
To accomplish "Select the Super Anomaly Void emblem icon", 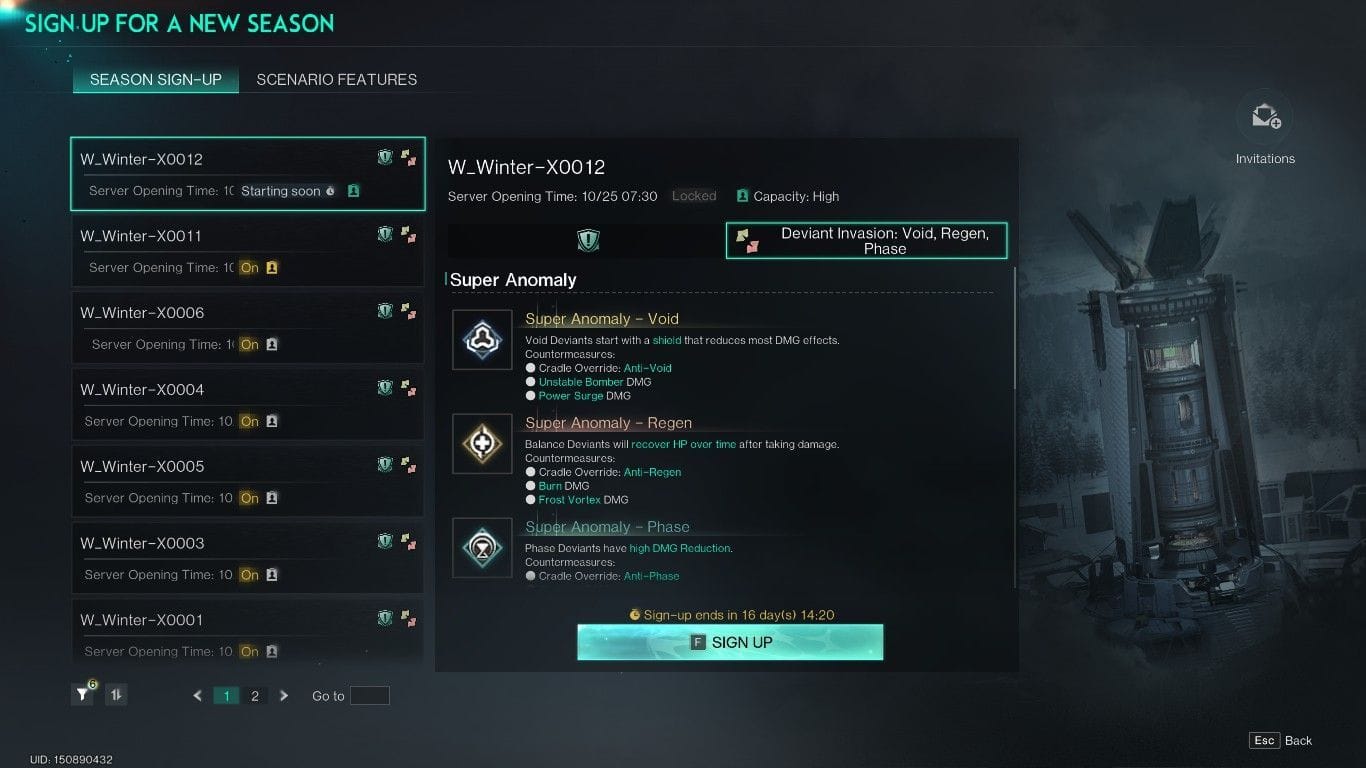I will 482,340.
